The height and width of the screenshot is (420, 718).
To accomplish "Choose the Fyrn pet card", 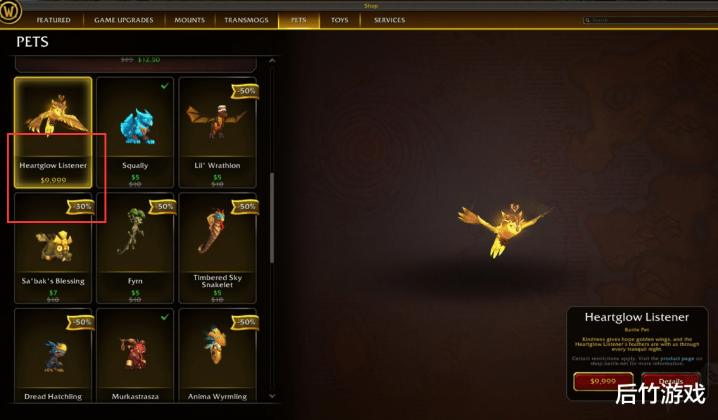I will coord(135,248).
